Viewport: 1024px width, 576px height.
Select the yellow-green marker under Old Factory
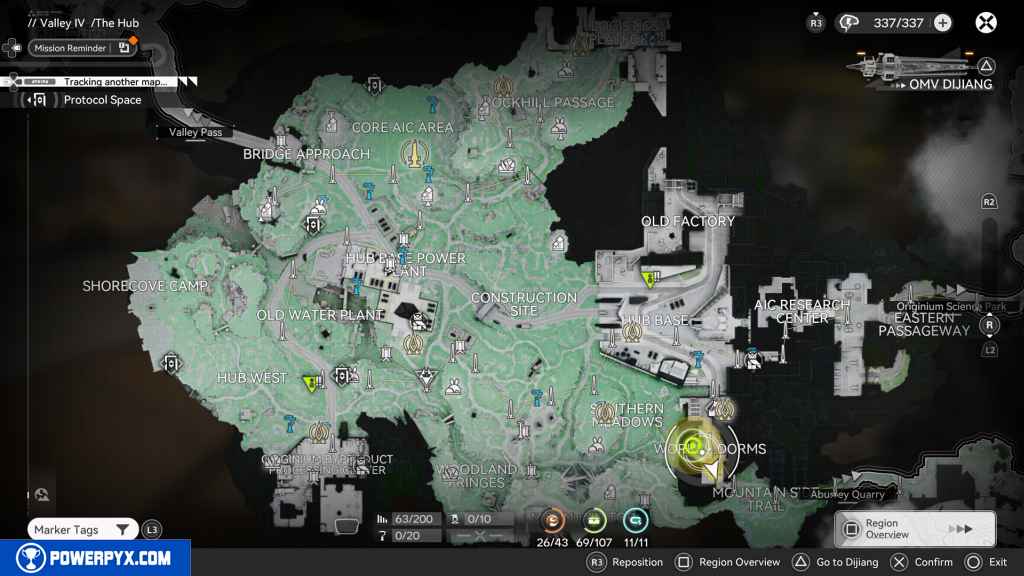pyautogui.click(x=650, y=279)
